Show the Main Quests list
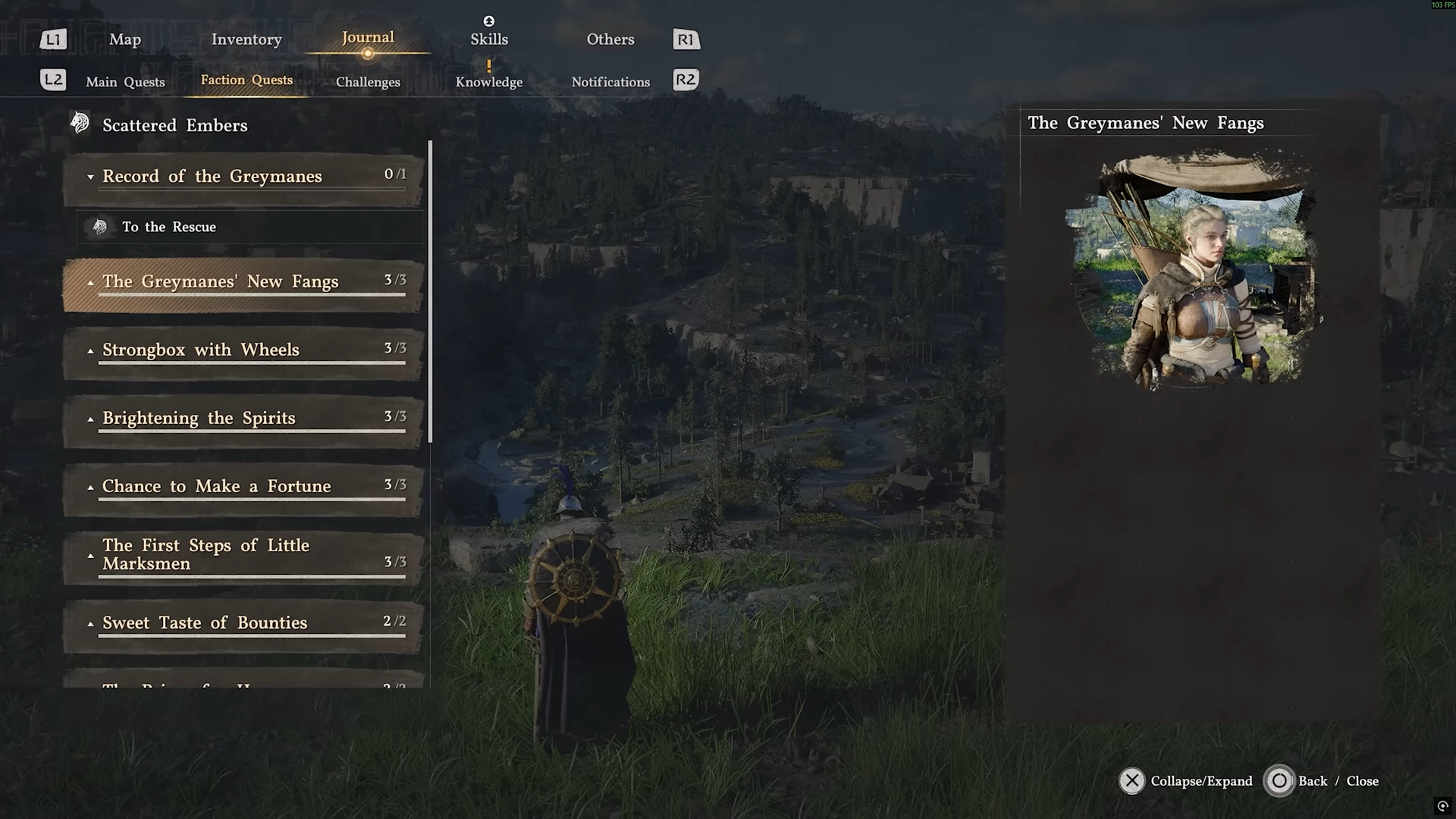The width and height of the screenshot is (1456, 819). click(x=125, y=82)
